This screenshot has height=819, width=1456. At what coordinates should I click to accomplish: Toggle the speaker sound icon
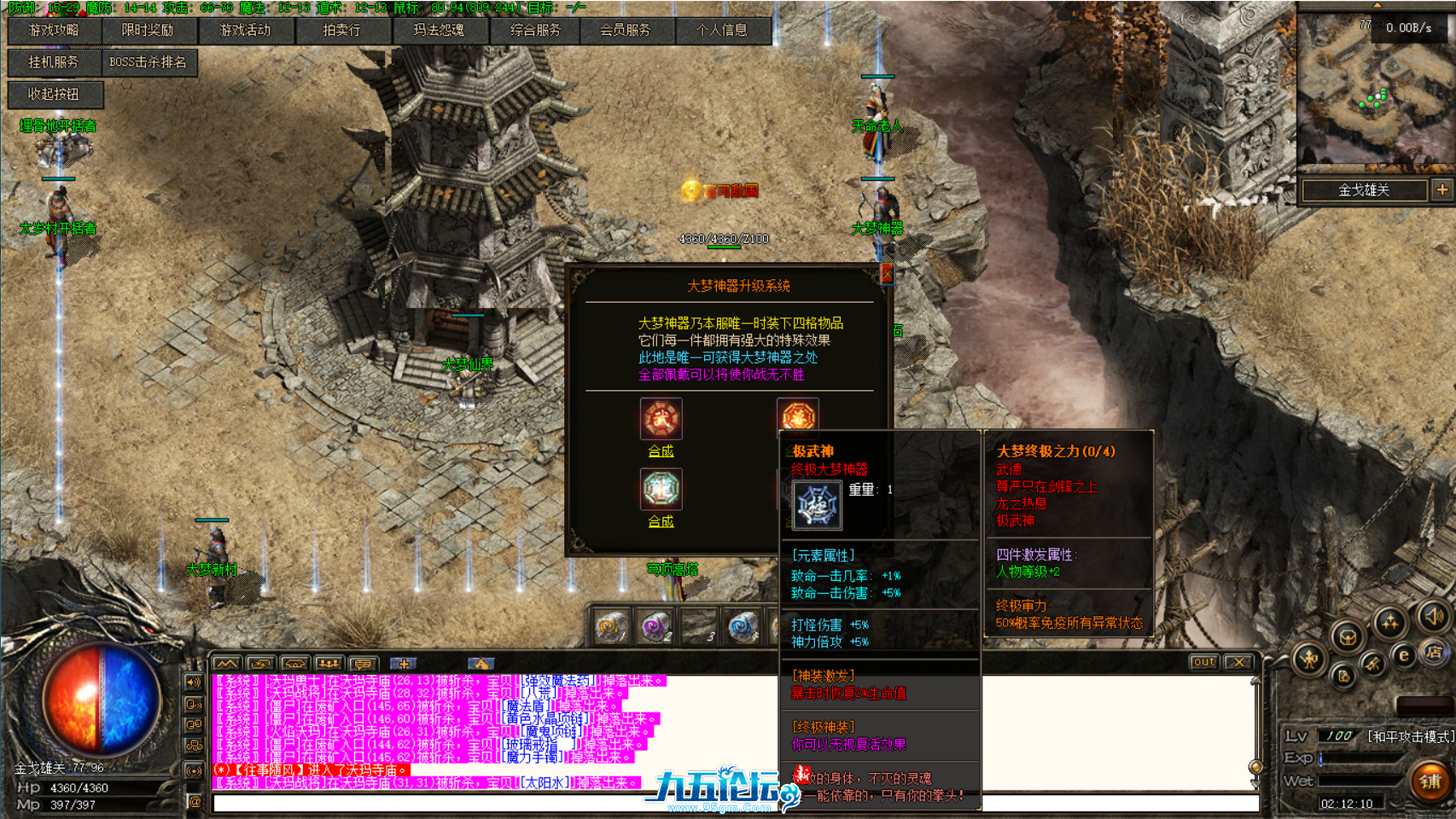click(x=1431, y=617)
